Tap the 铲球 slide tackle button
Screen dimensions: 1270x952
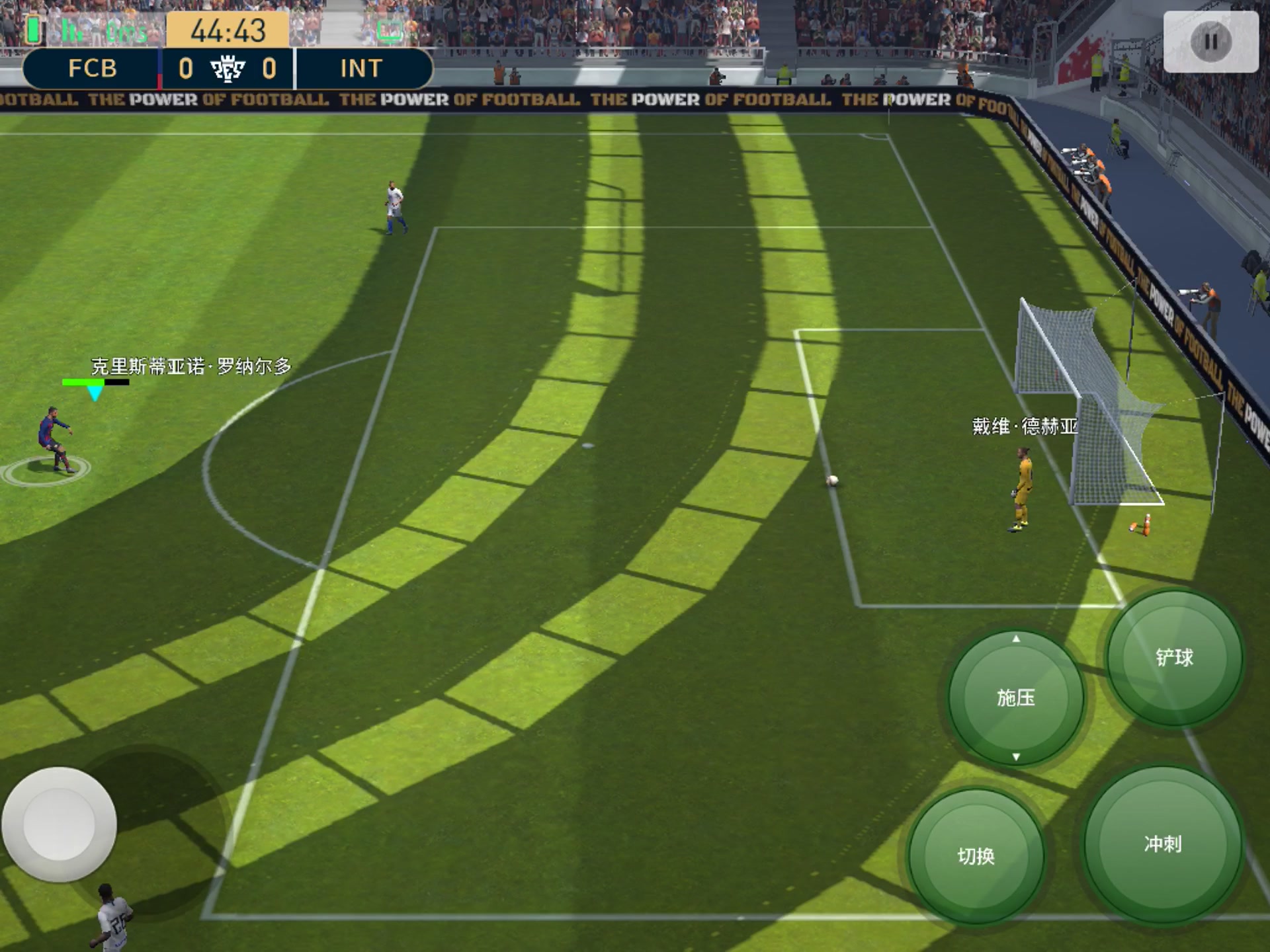point(1174,658)
